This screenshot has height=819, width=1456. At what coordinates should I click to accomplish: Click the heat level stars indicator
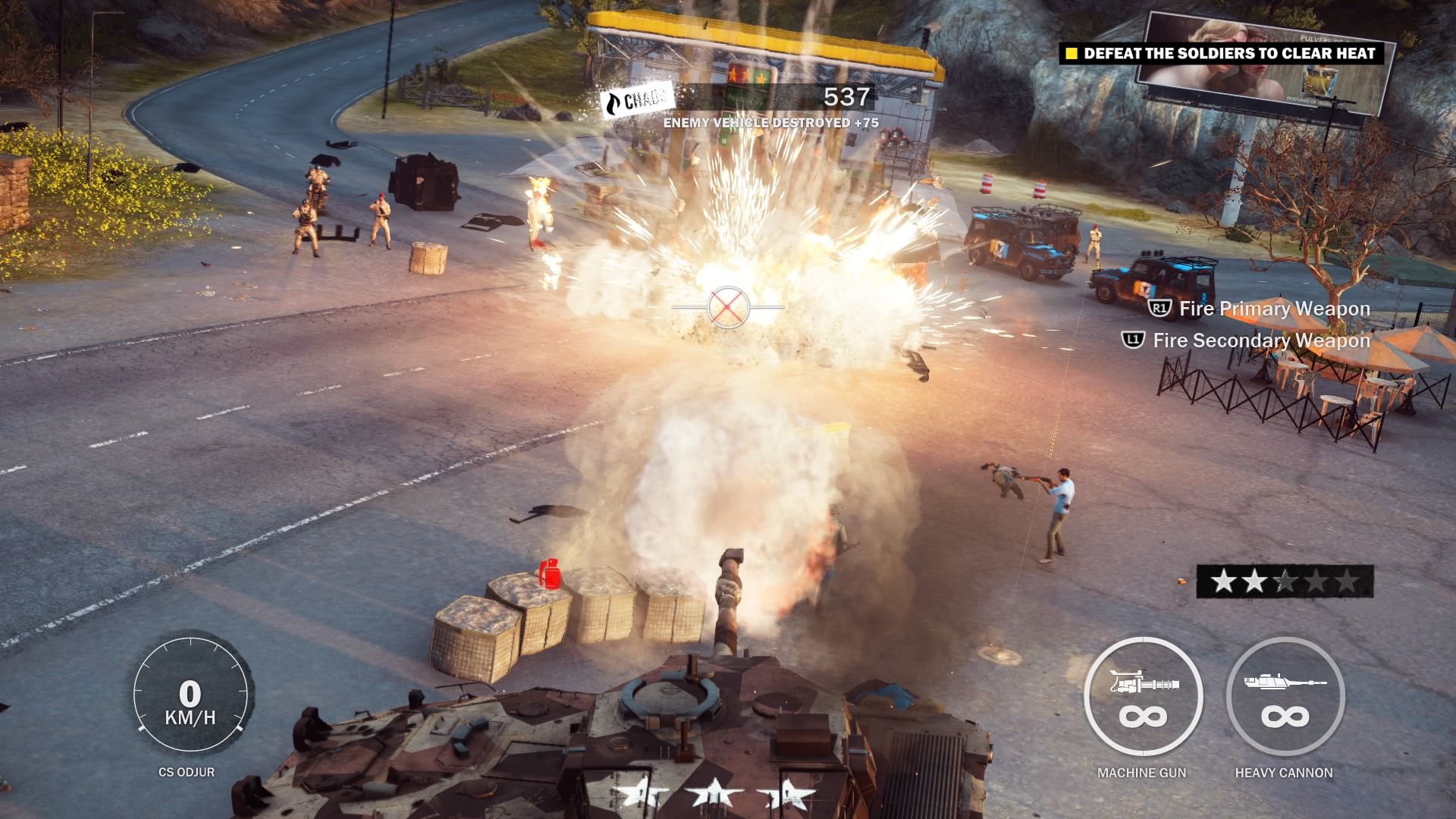coord(1285,582)
